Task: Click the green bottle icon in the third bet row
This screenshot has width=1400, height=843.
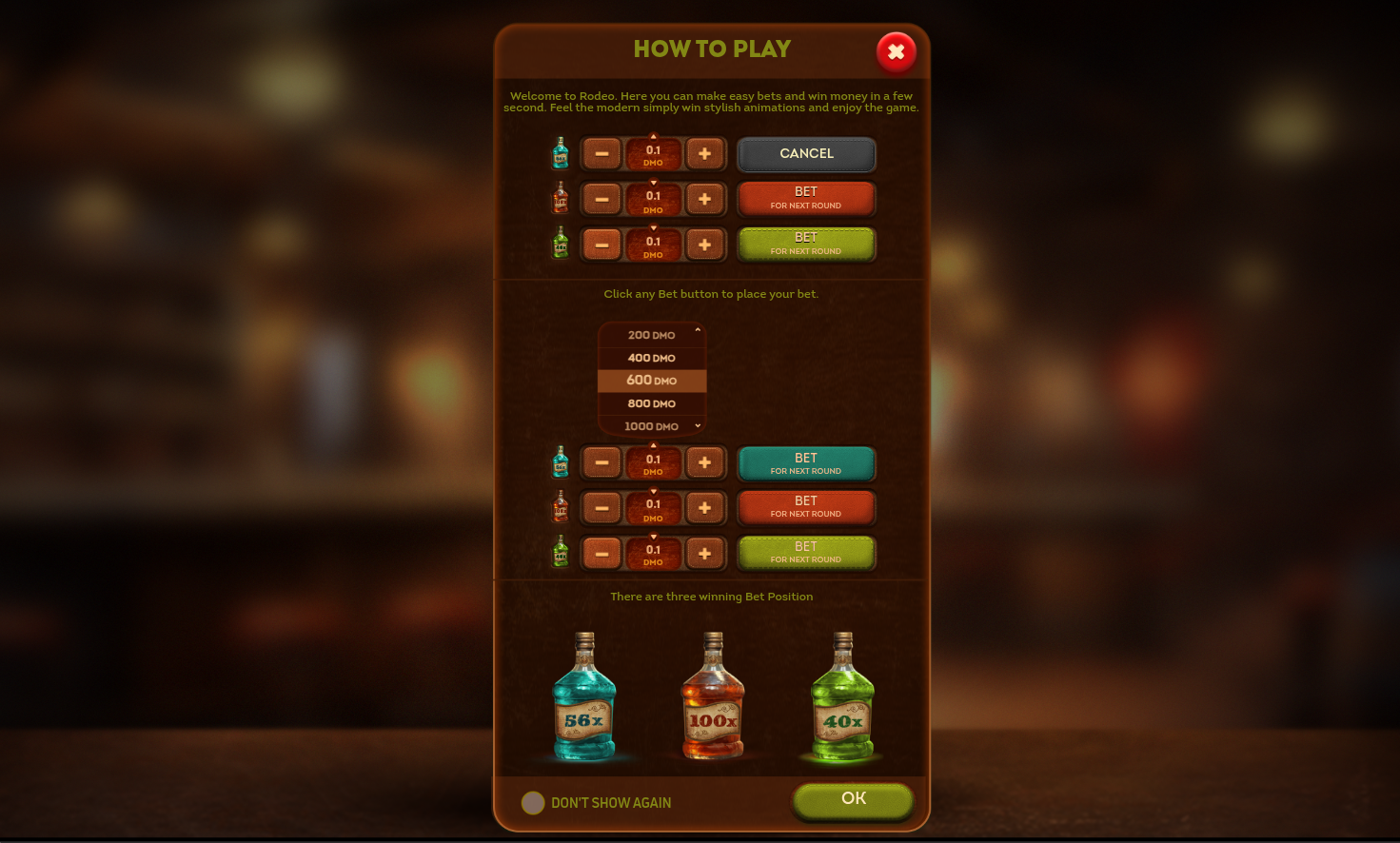Action: (x=561, y=244)
